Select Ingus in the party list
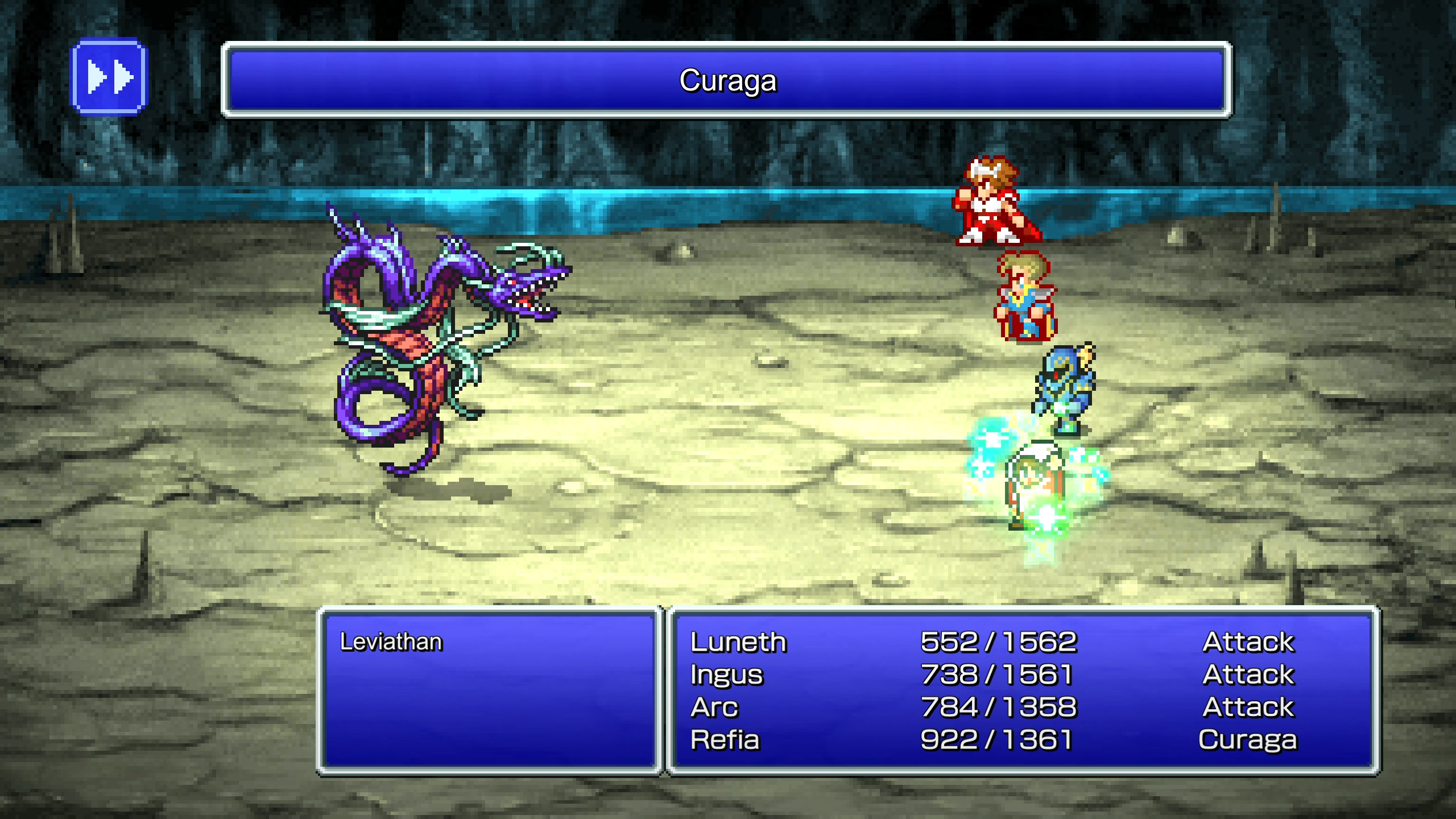The image size is (1456, 819). coord(726,675)
